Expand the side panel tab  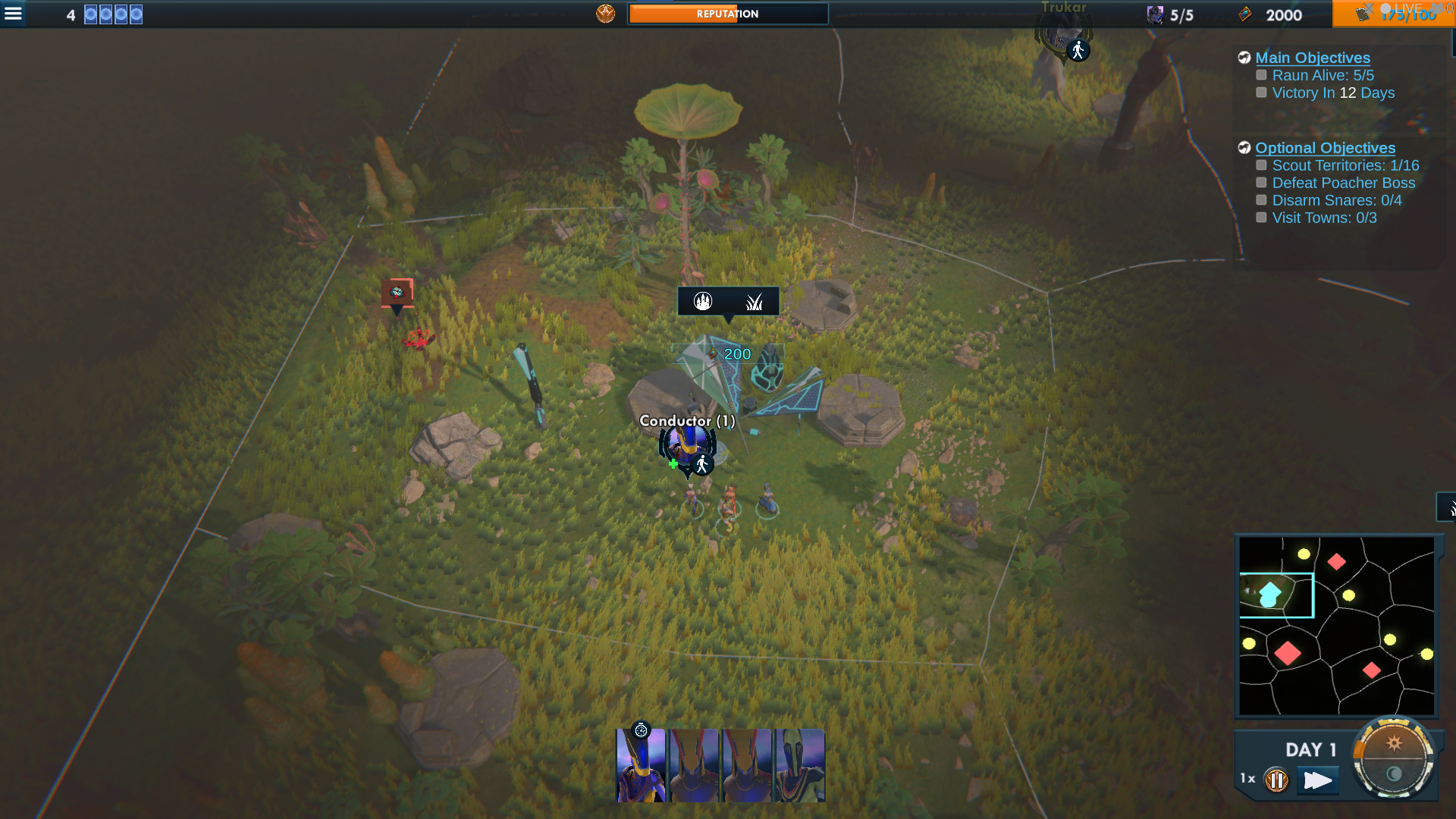click(1447, 507)
